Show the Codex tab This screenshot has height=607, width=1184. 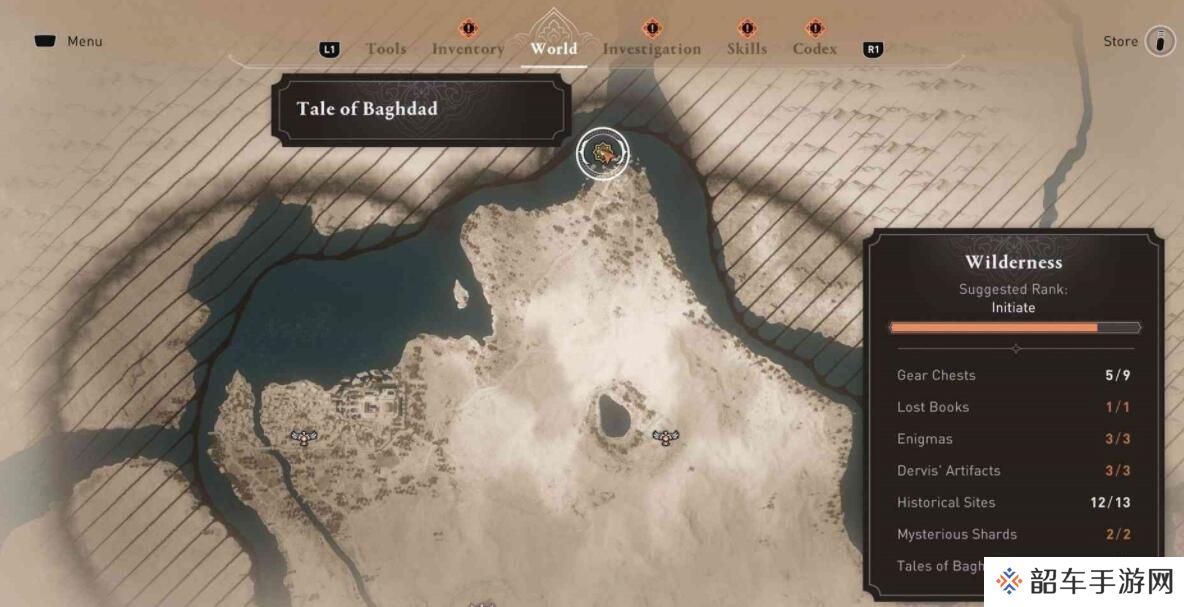[x=815, y=49]
